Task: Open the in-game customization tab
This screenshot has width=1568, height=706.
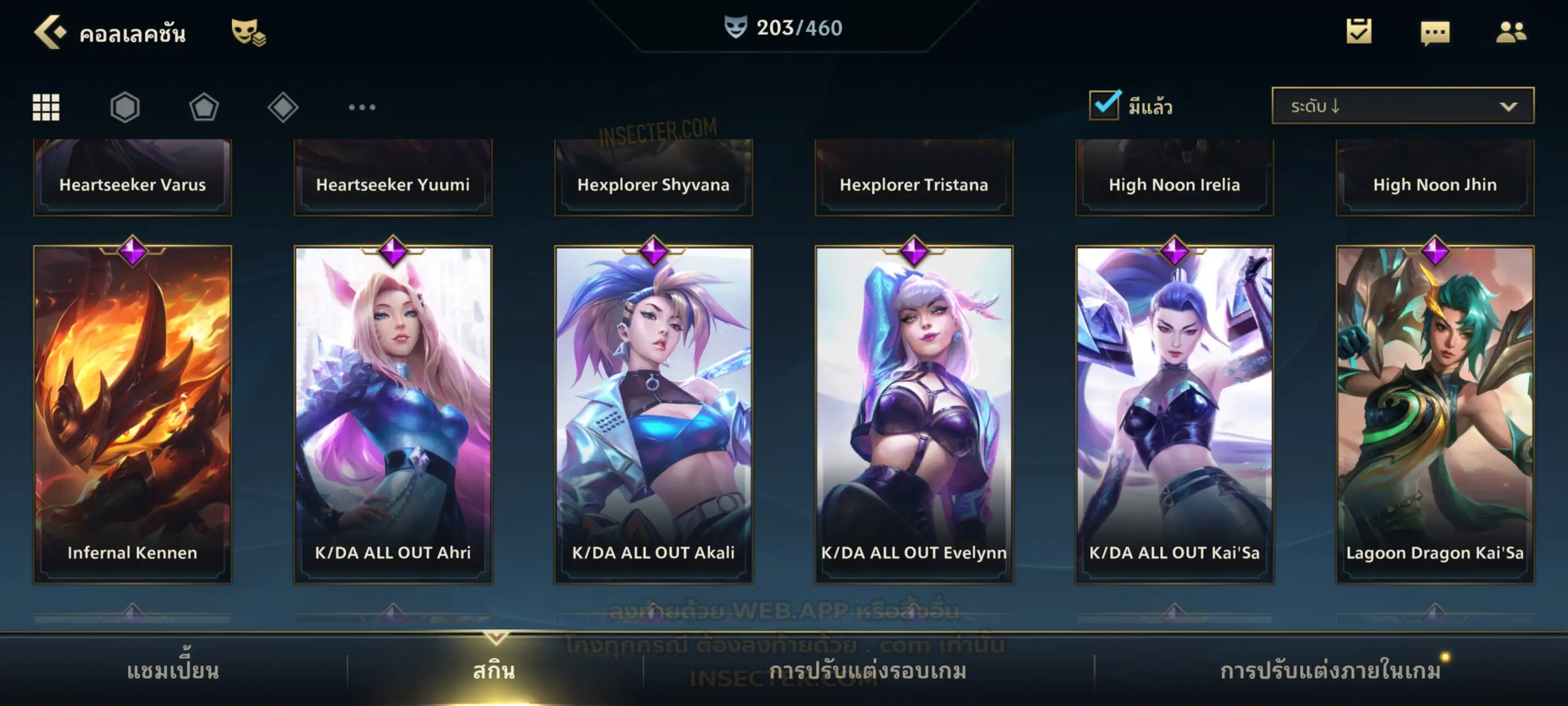Action: 1330,671
